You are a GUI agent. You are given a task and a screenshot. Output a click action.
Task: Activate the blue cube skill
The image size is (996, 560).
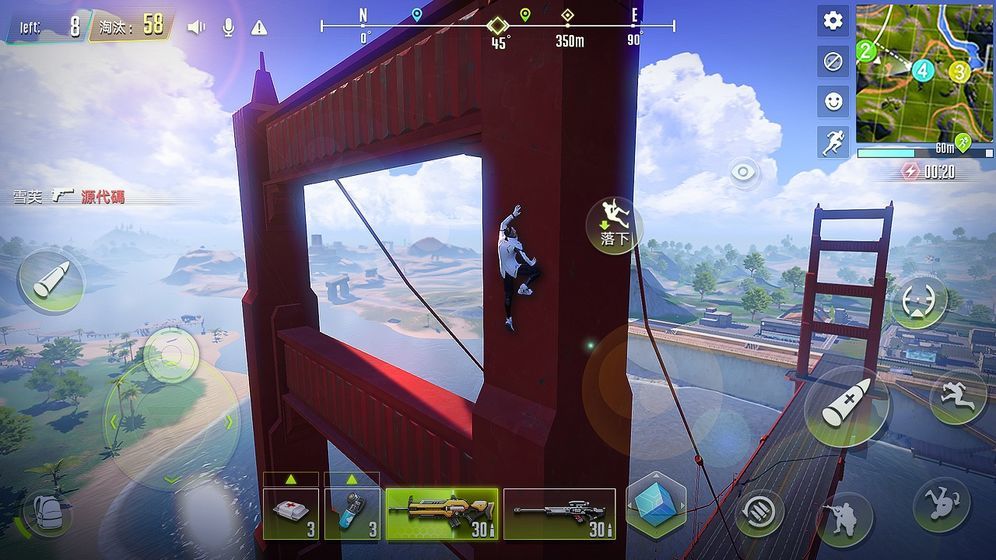pyautogui.click(x=656, y=503)
